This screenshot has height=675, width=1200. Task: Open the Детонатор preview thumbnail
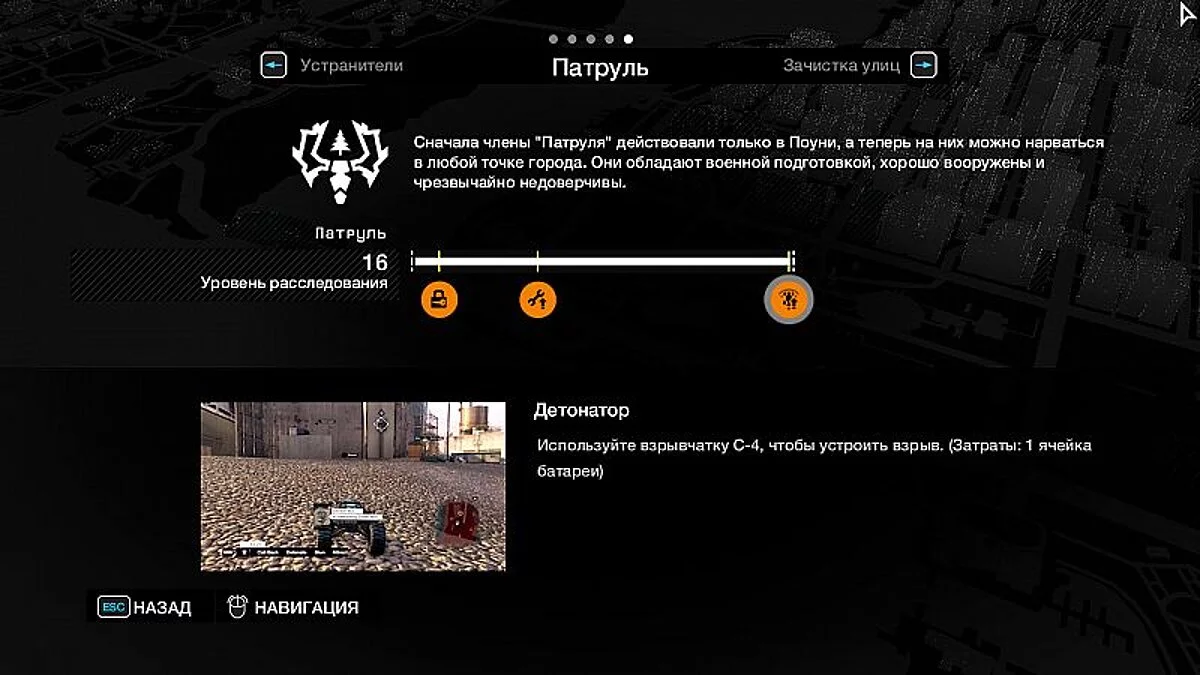point(353,486)
